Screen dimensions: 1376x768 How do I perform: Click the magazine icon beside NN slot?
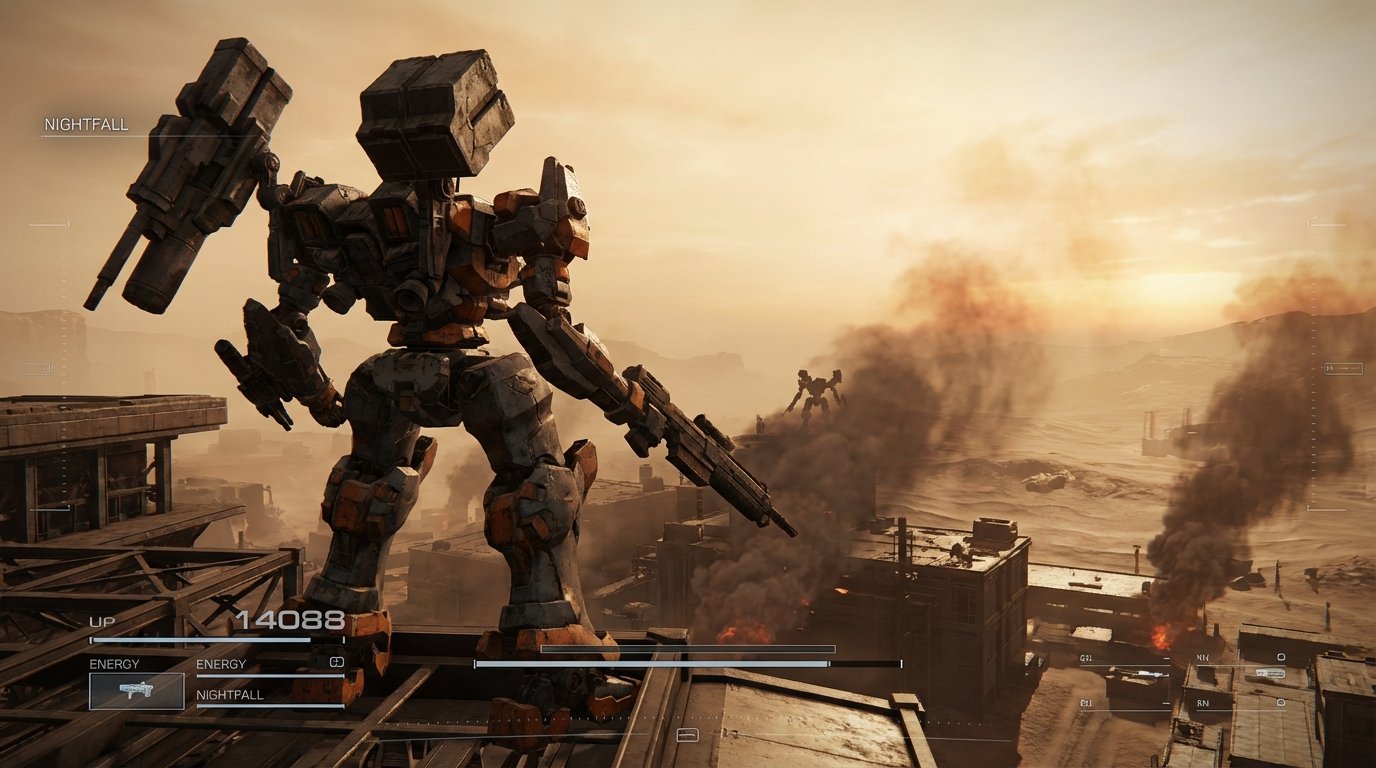(1281, 657)
